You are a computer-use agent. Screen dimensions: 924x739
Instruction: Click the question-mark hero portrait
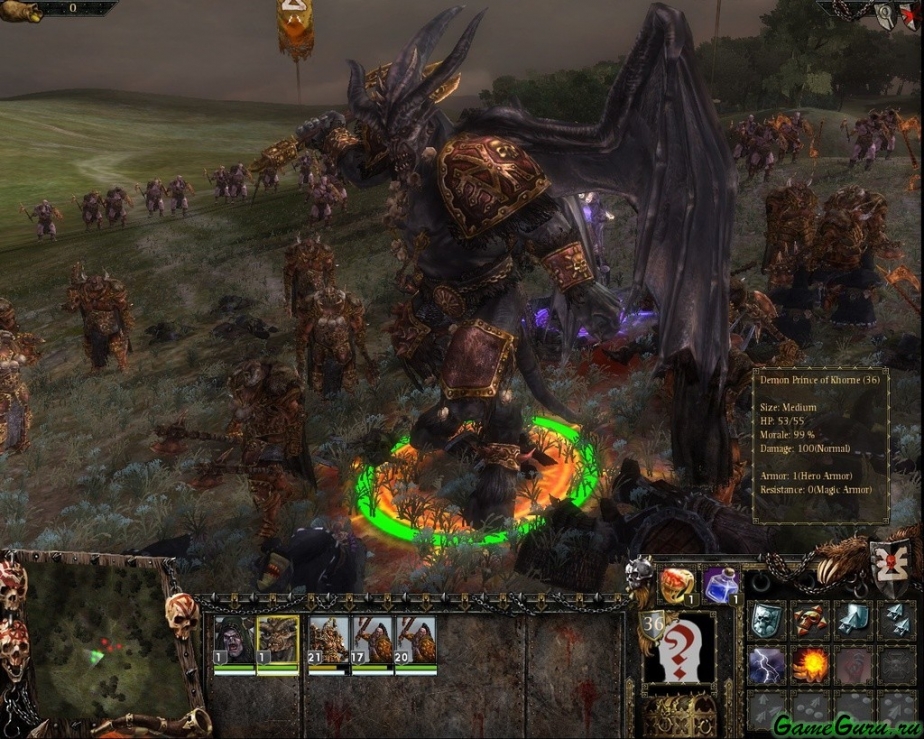[x=680, y=650]
